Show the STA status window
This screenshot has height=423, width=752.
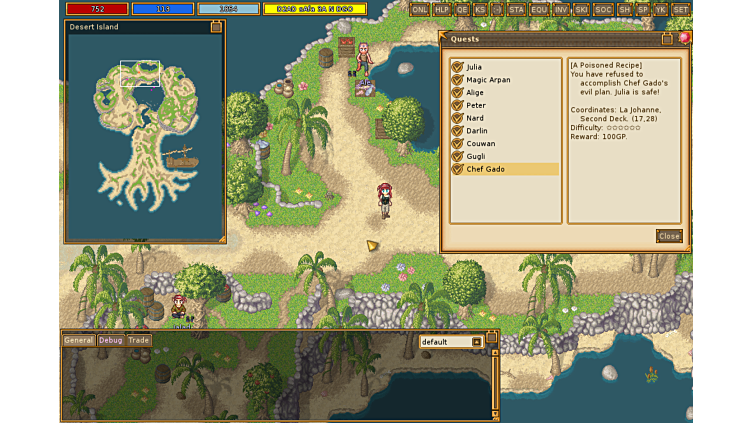pyautogui.click(x=516, y=9)
